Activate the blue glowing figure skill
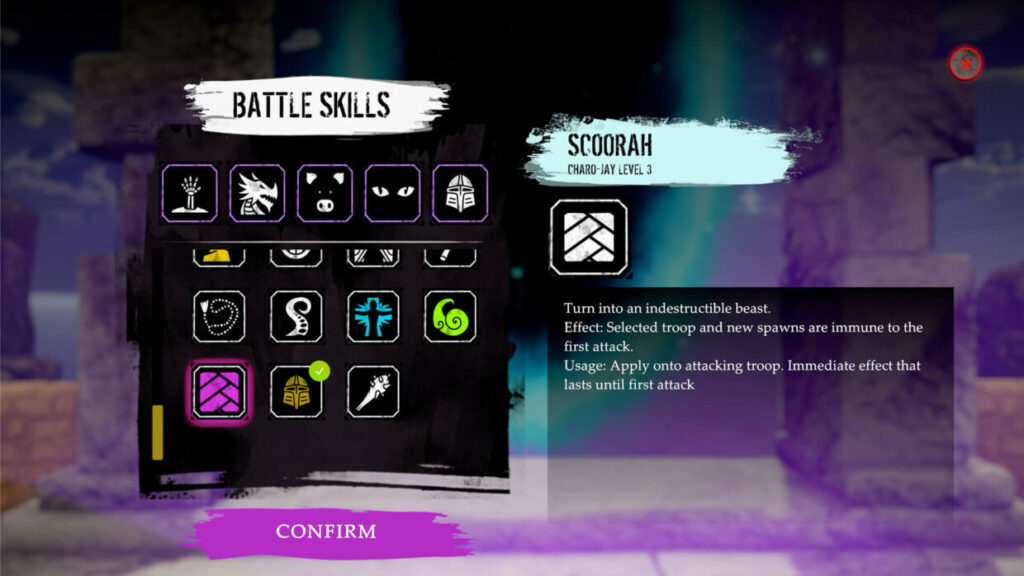 point(373,316)
